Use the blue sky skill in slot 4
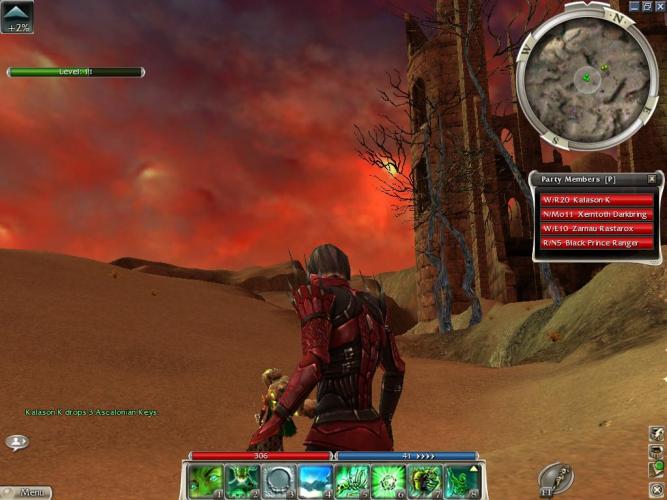 (x=315, y=481)
